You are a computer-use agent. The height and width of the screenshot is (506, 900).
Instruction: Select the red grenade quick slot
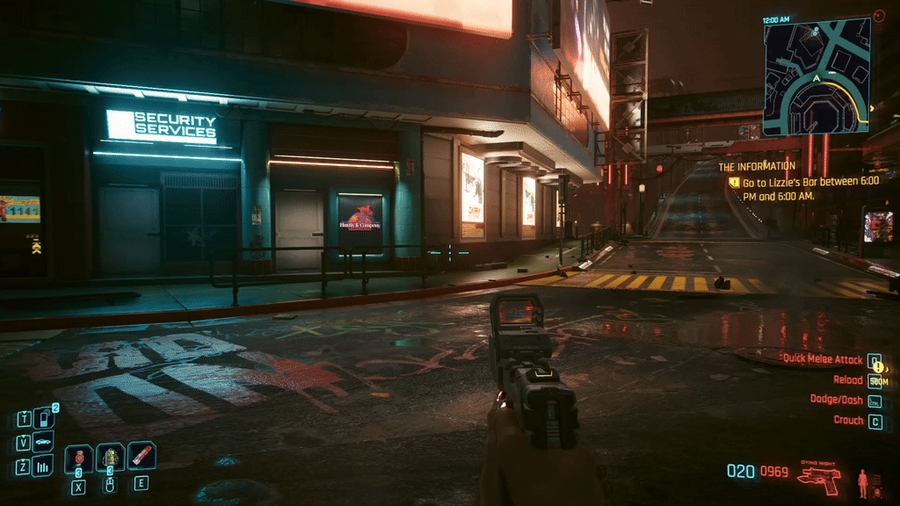(79, 459)
